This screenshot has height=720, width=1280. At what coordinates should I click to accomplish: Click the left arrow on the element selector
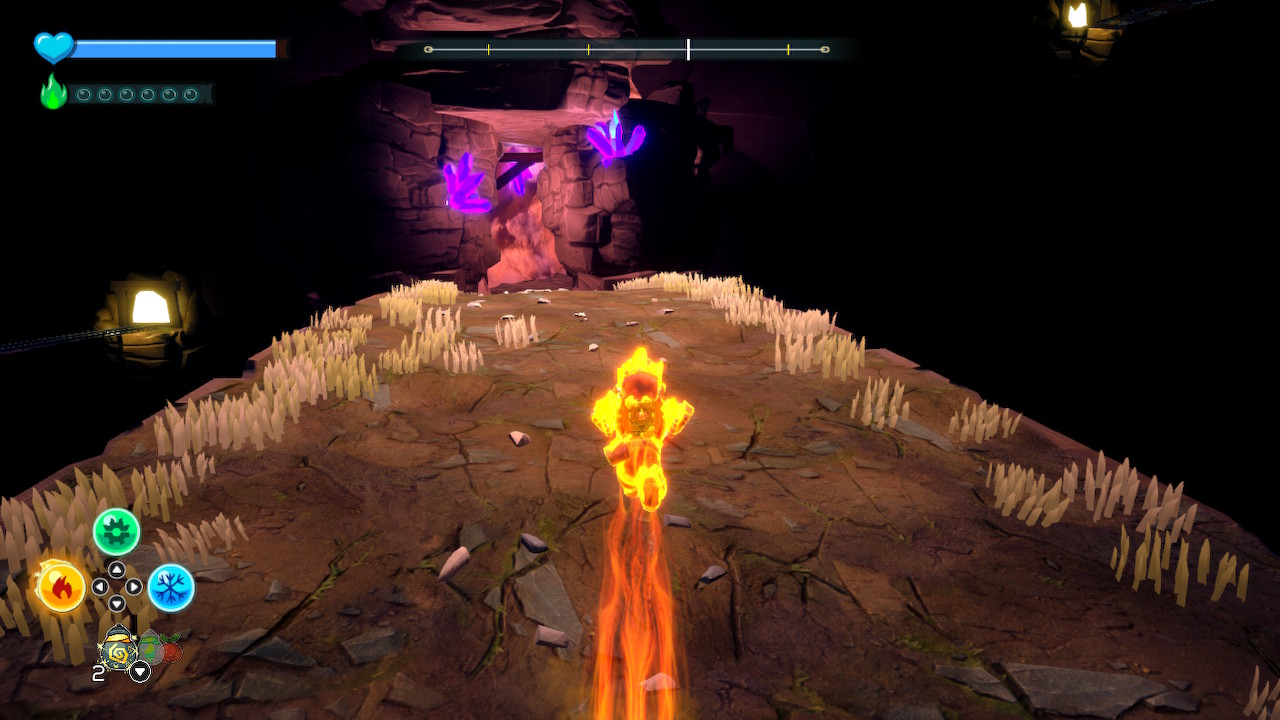99,586
